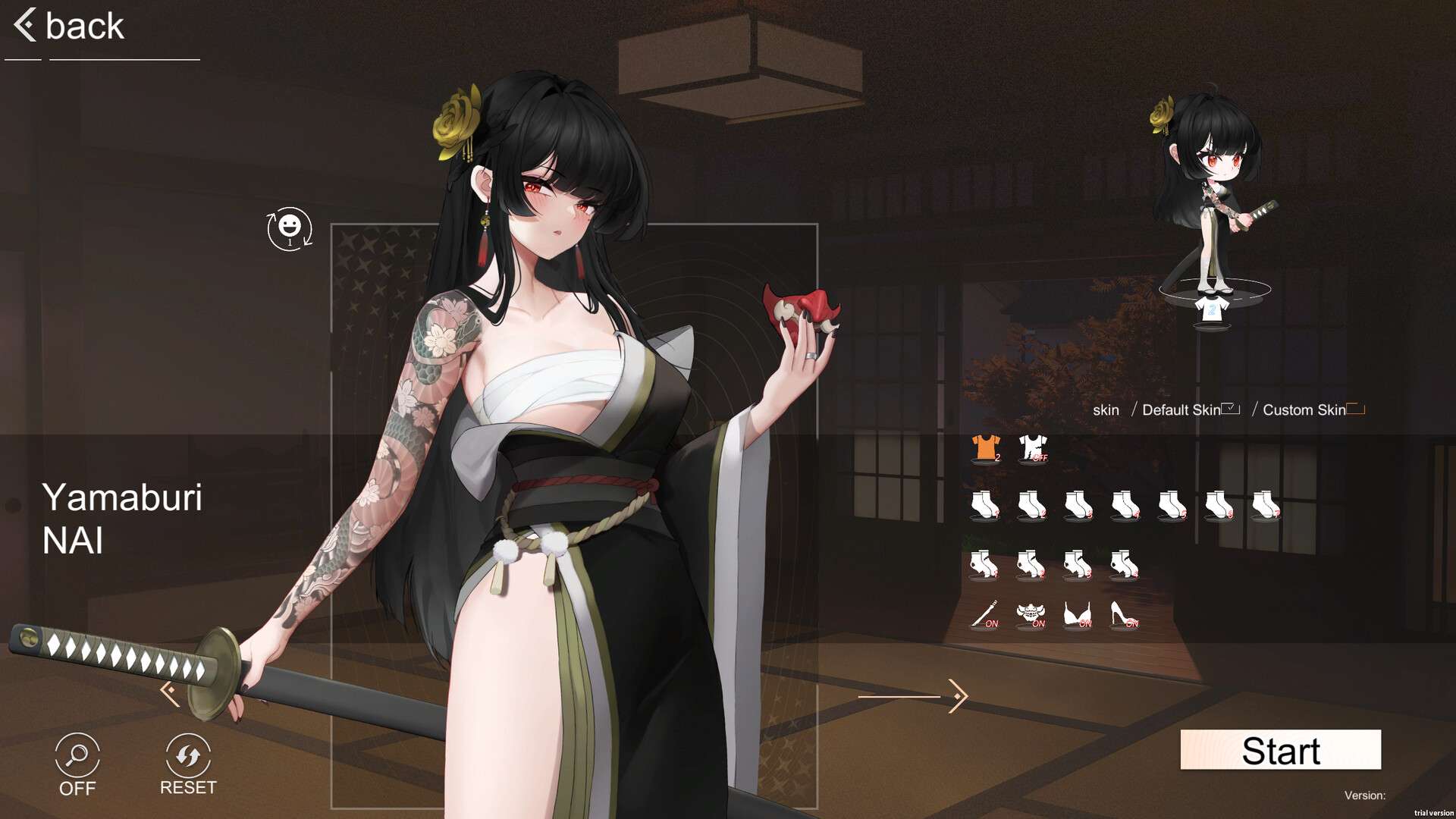Click the Start button
Viewport: 1456px width, 819px height.
pyautogui.click(x=1280, y=750)
